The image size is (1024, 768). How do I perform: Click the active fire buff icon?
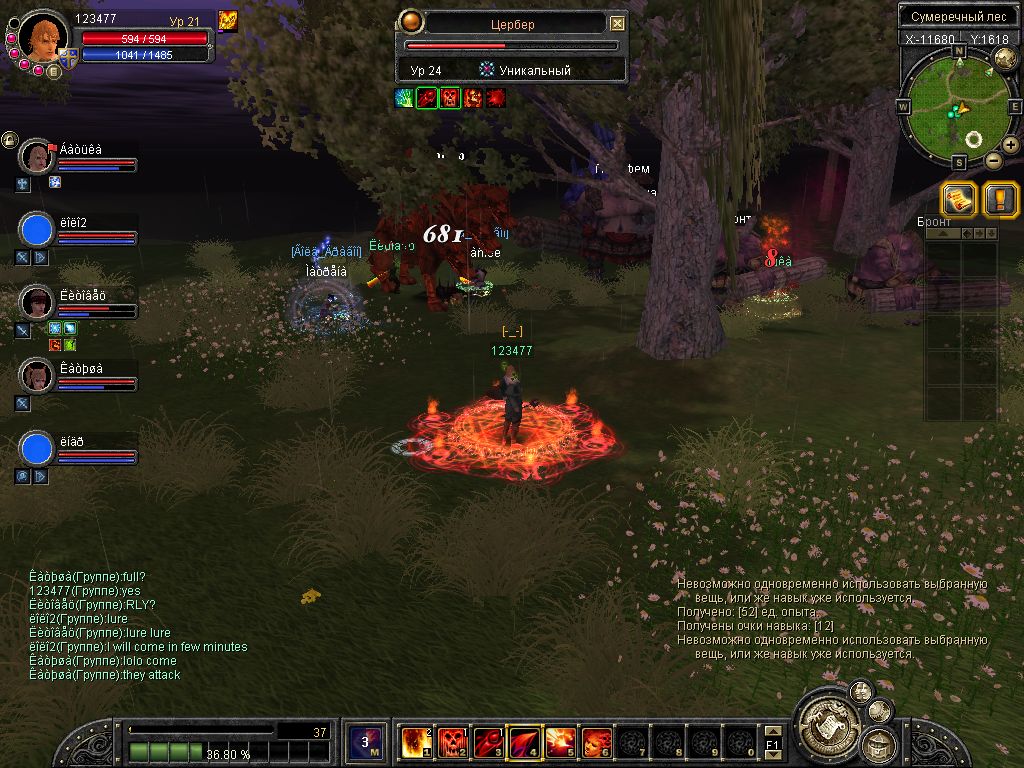(x=228, y=21)
